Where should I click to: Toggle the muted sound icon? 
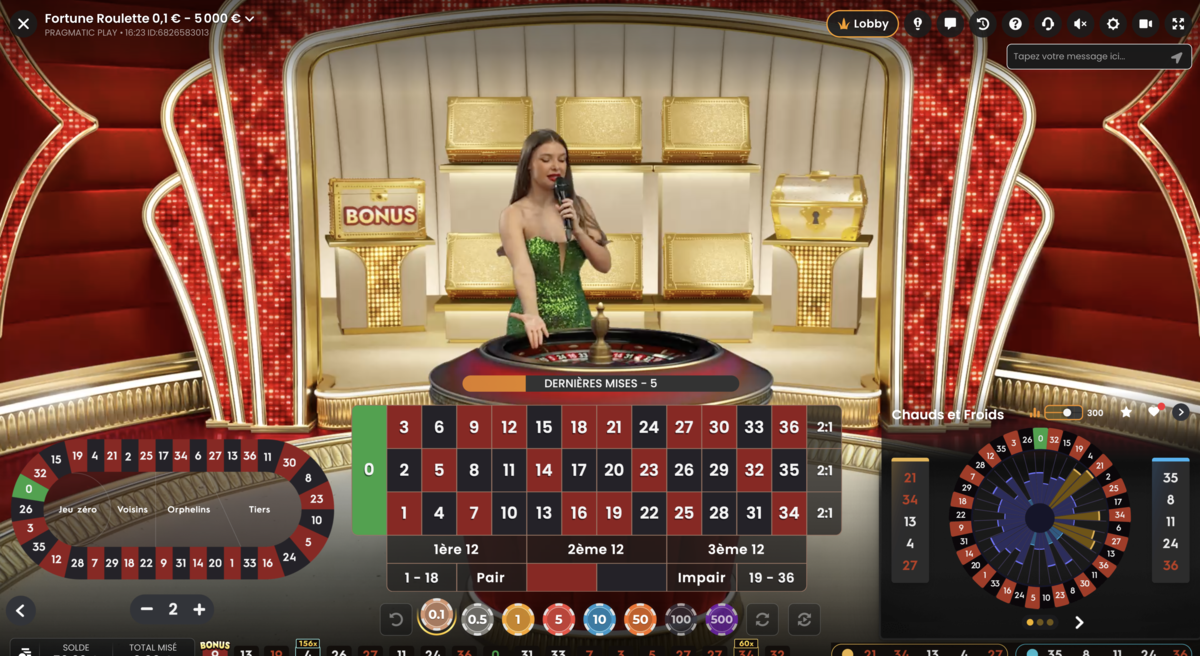(1080, 24)
